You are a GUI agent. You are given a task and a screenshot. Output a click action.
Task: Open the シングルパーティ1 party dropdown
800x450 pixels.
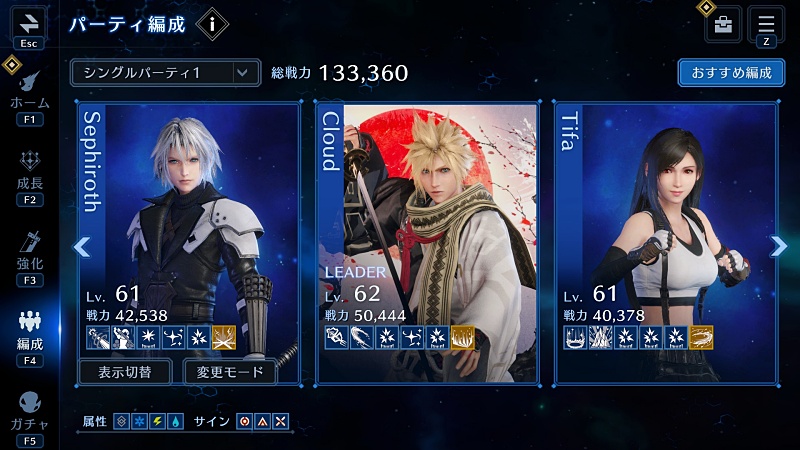coord(165,73)
